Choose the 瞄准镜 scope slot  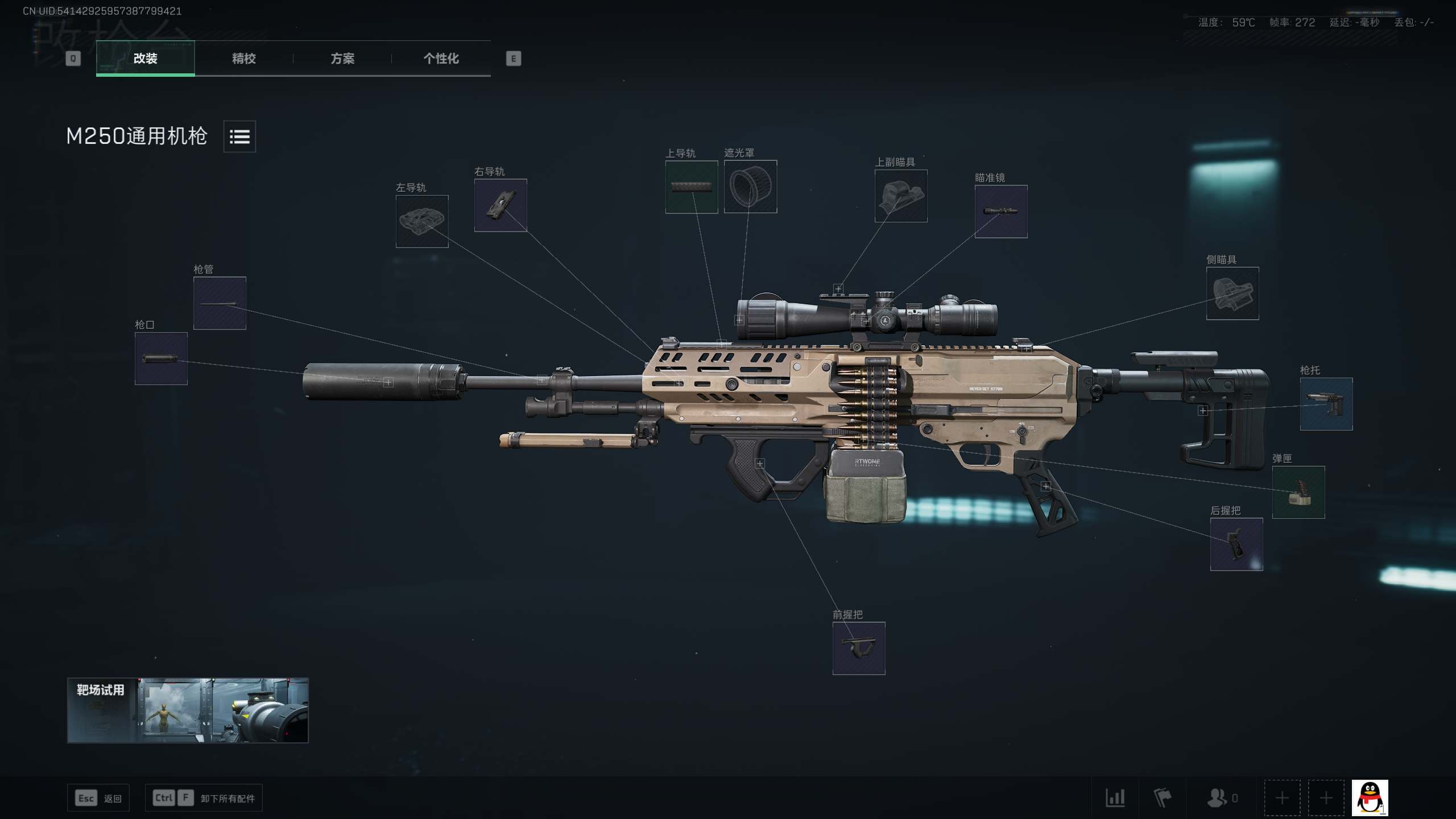coord(1001,212)
